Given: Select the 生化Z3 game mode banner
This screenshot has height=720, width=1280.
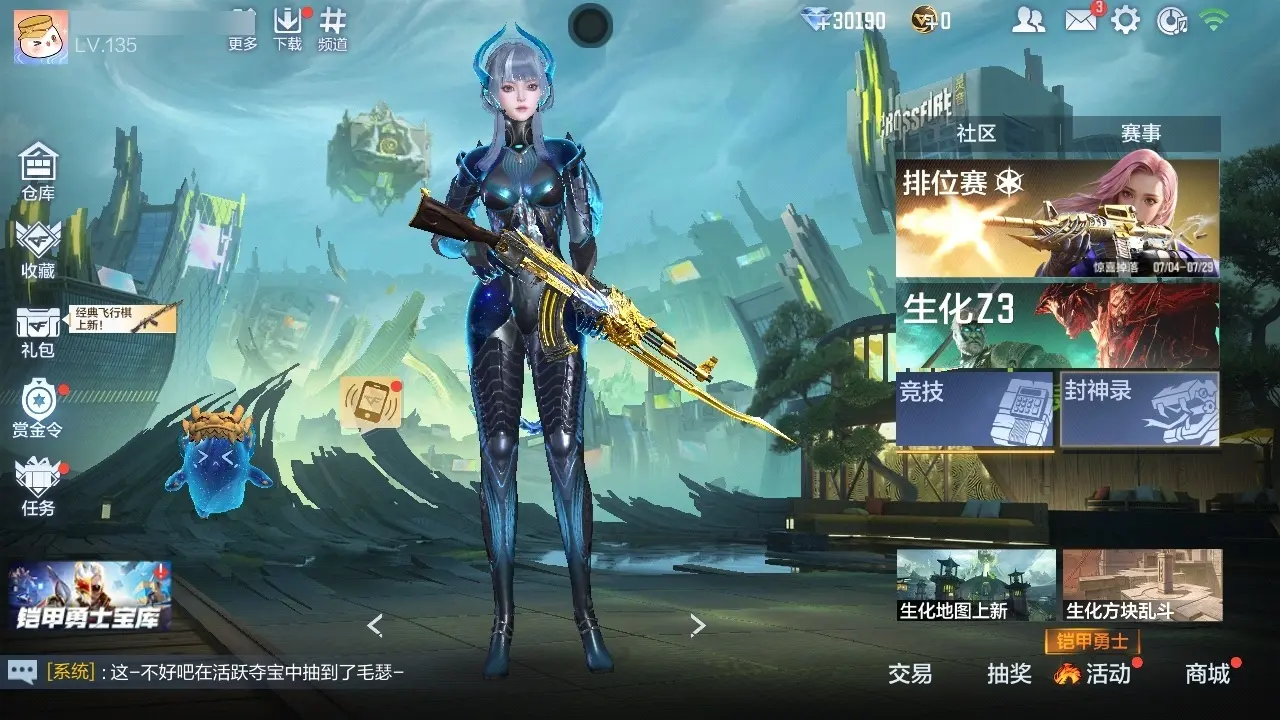Looking at the screenshot, I should point(1057,324).
